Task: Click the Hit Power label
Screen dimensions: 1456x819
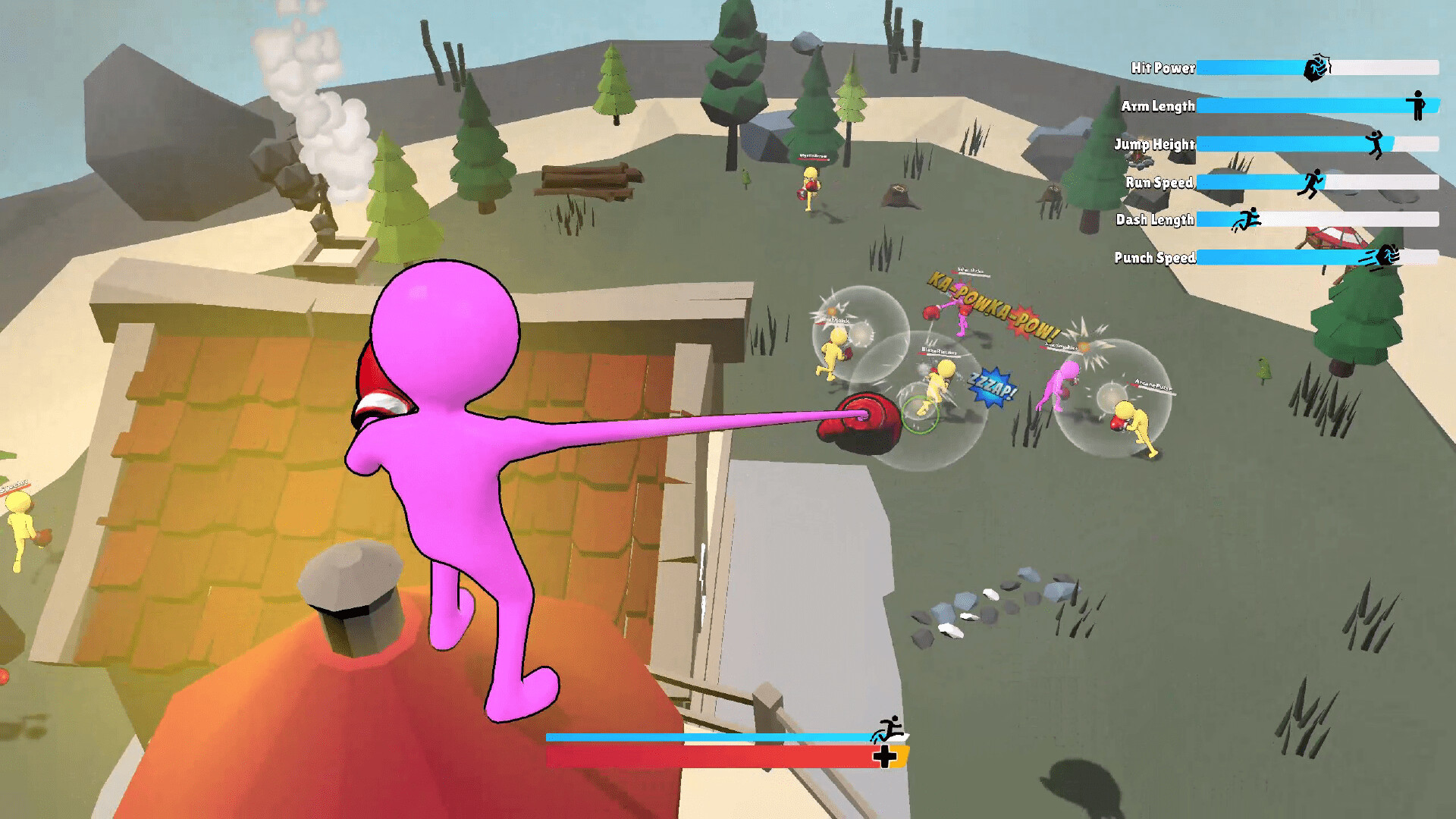Action: pyautogui.click(x=1162, y=68)
